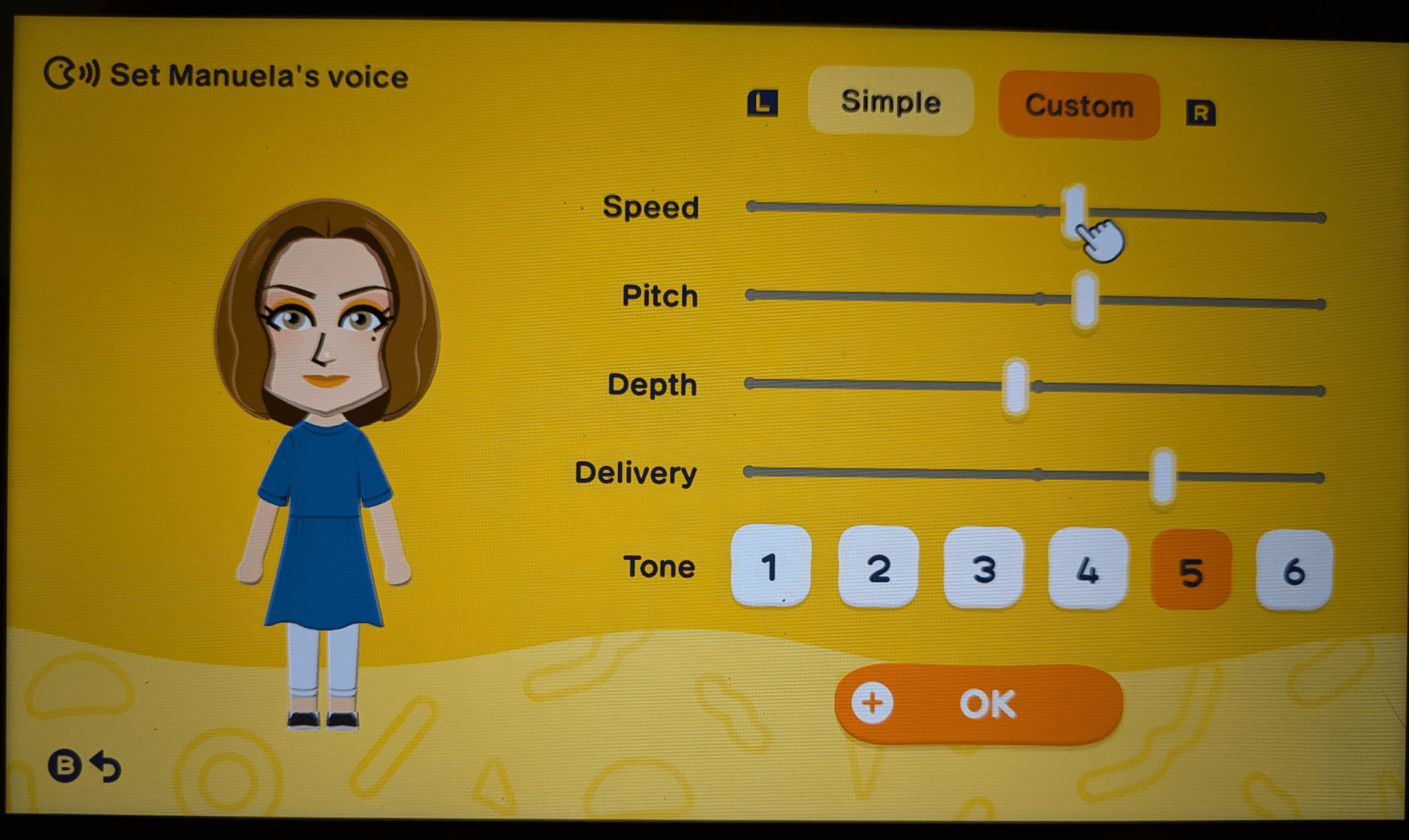Deselect the highlighted Tone 5 option
The width and height of the screenshot is (1409, 840).
[x=1190, y=568]
